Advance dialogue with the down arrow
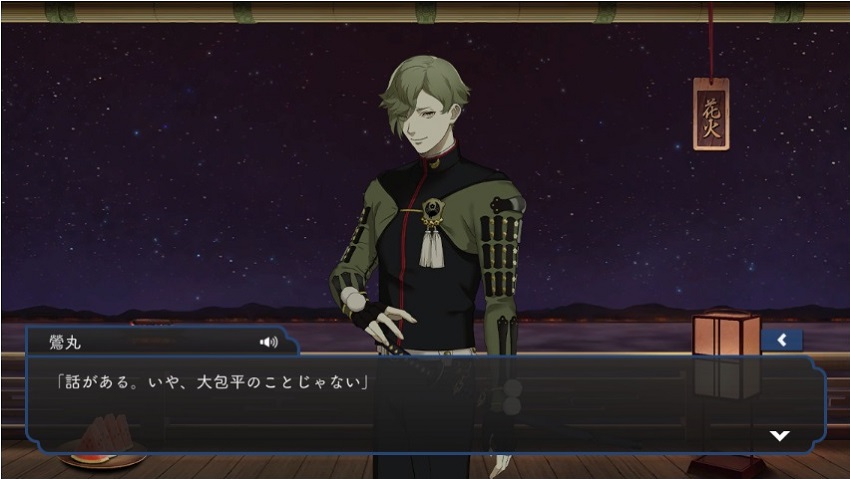850x479 pixels. coord(779,435)
